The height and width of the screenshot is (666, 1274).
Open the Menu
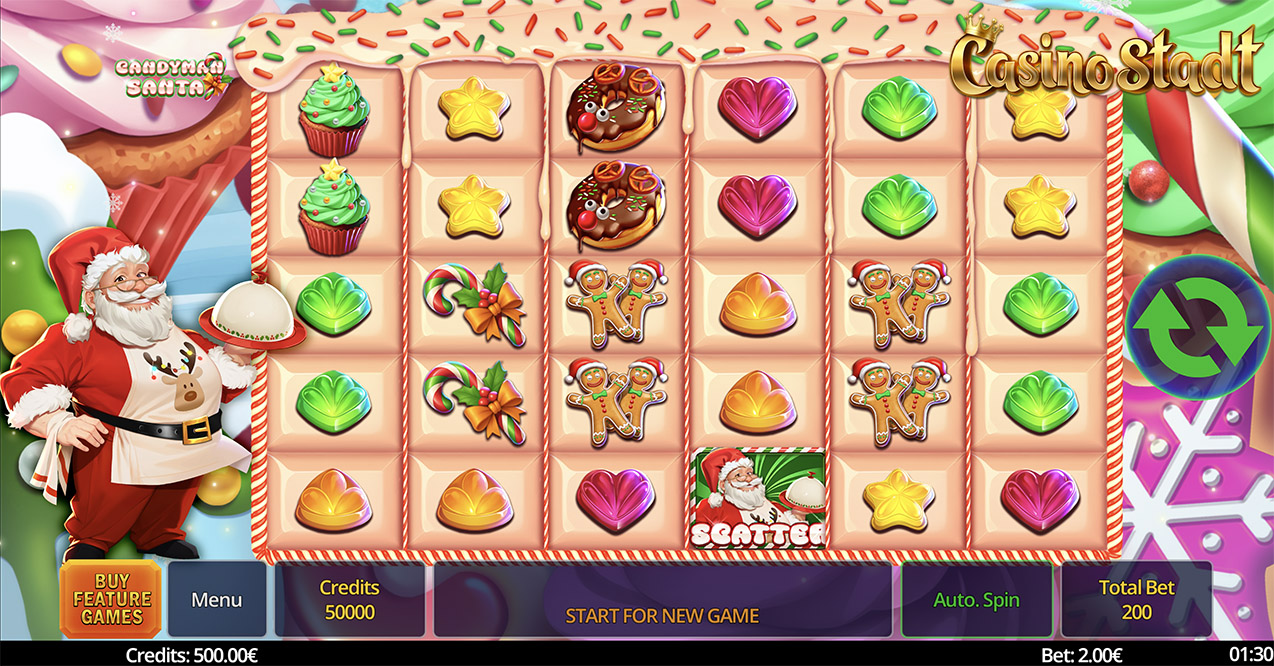pyautogui.click(x=217, y=599)
